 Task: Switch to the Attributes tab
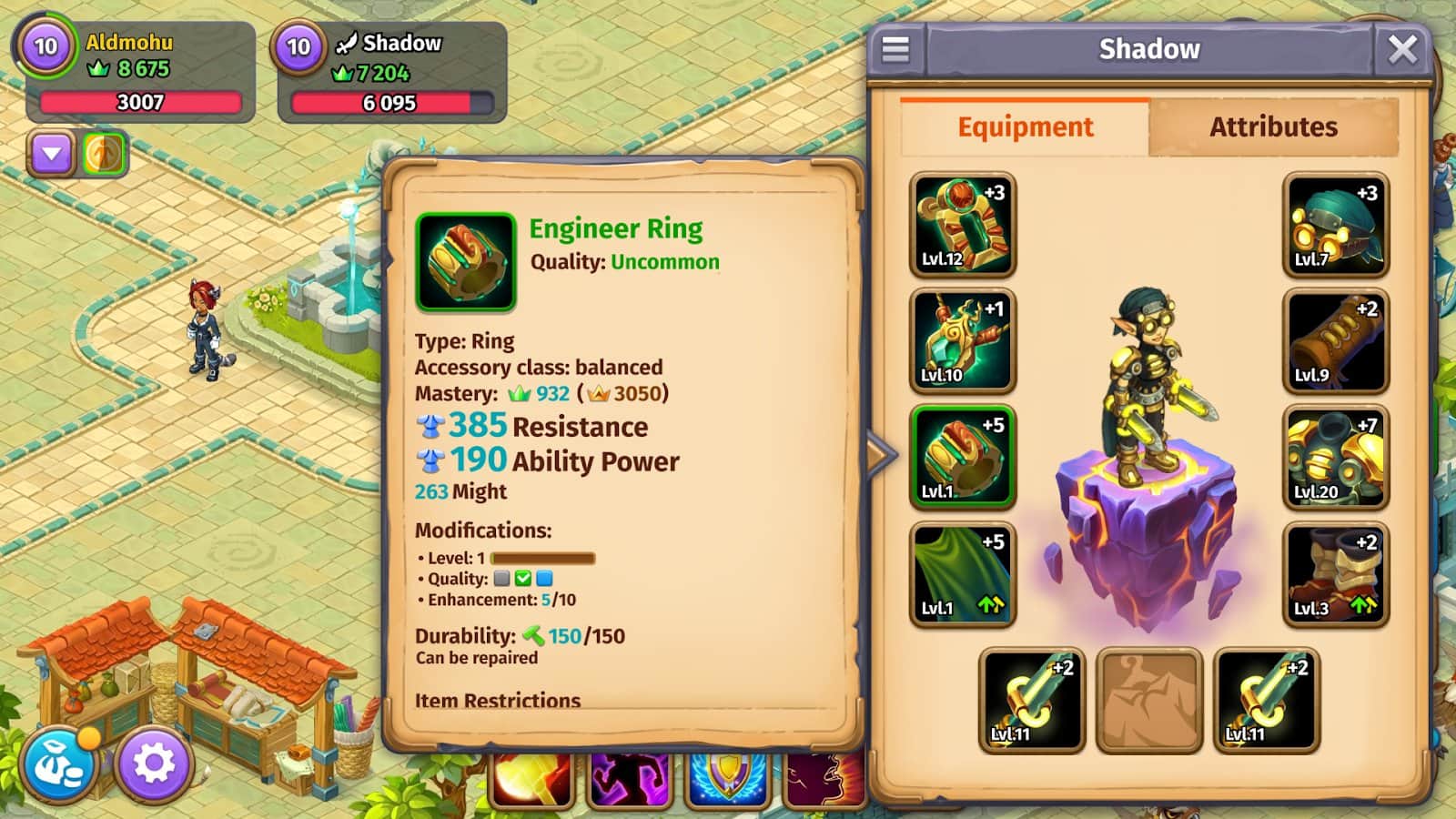1273,127
